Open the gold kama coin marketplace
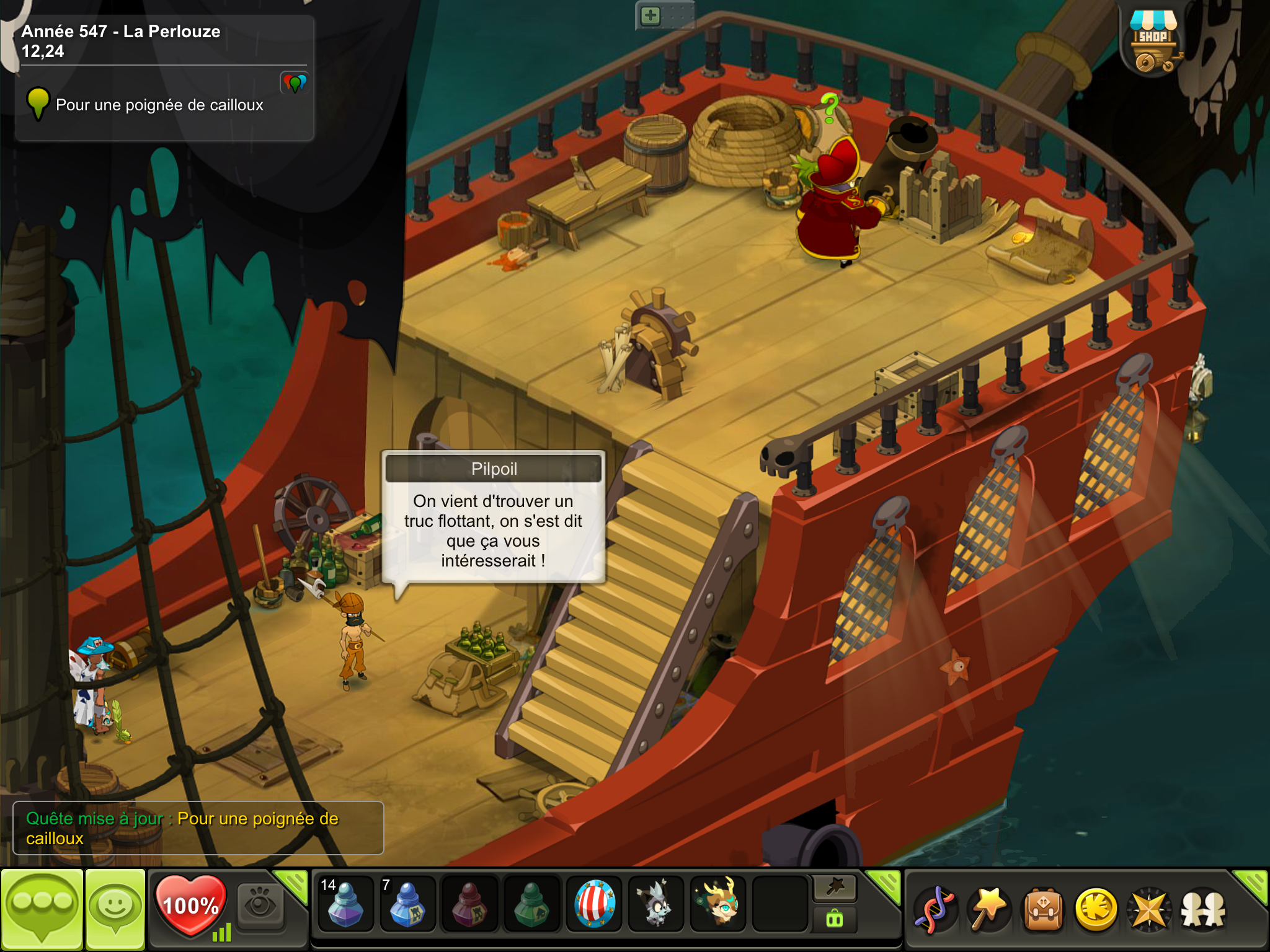The height and width of the screenshot is (952, 1270). coord(1096,910)
